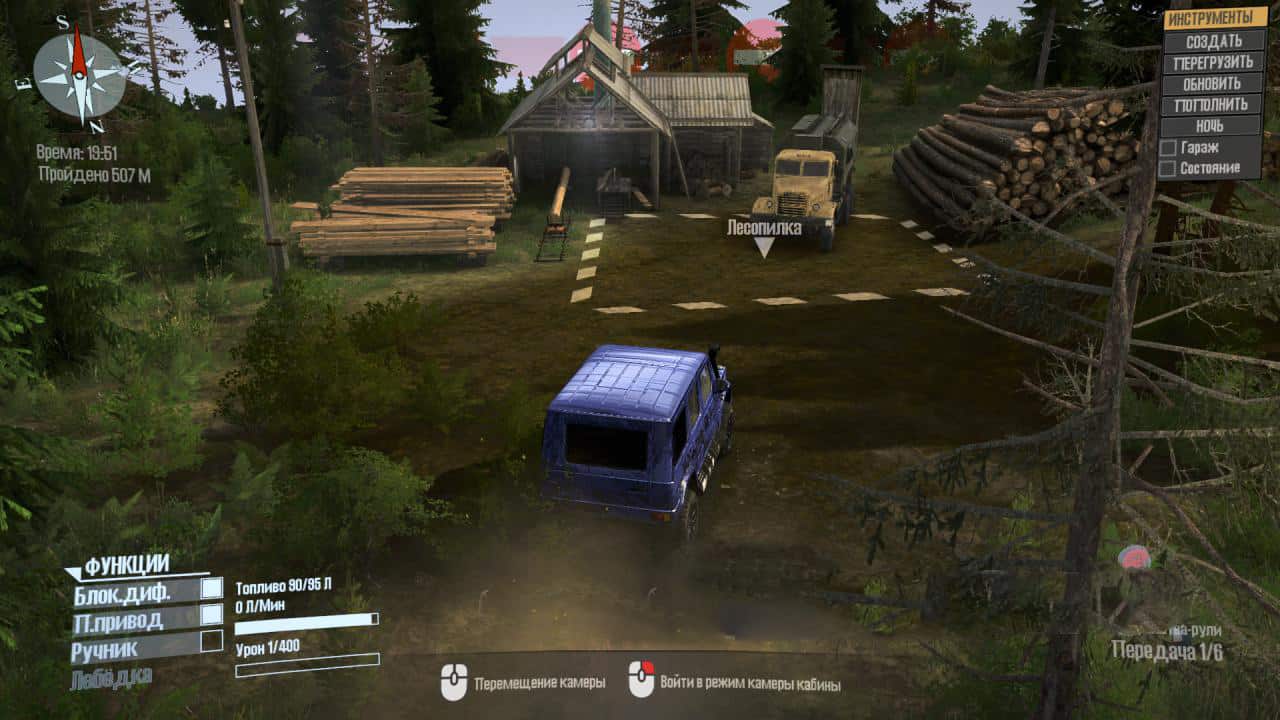Switch time with the Ночь button
The height and width of the screenshot is (720, 1280).
[x=1212, y=126]
